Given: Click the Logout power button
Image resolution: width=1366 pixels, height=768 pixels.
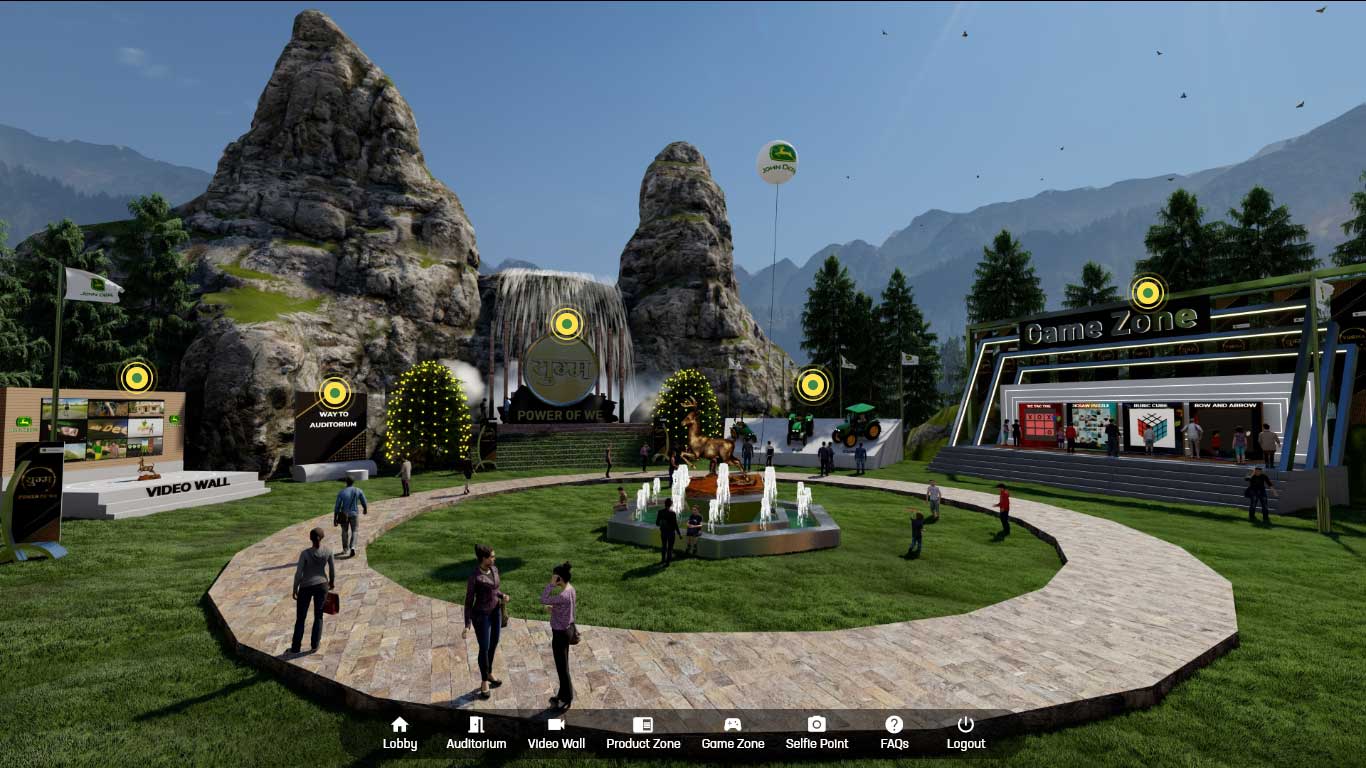Looking at the screenshot, I should 965,733.
